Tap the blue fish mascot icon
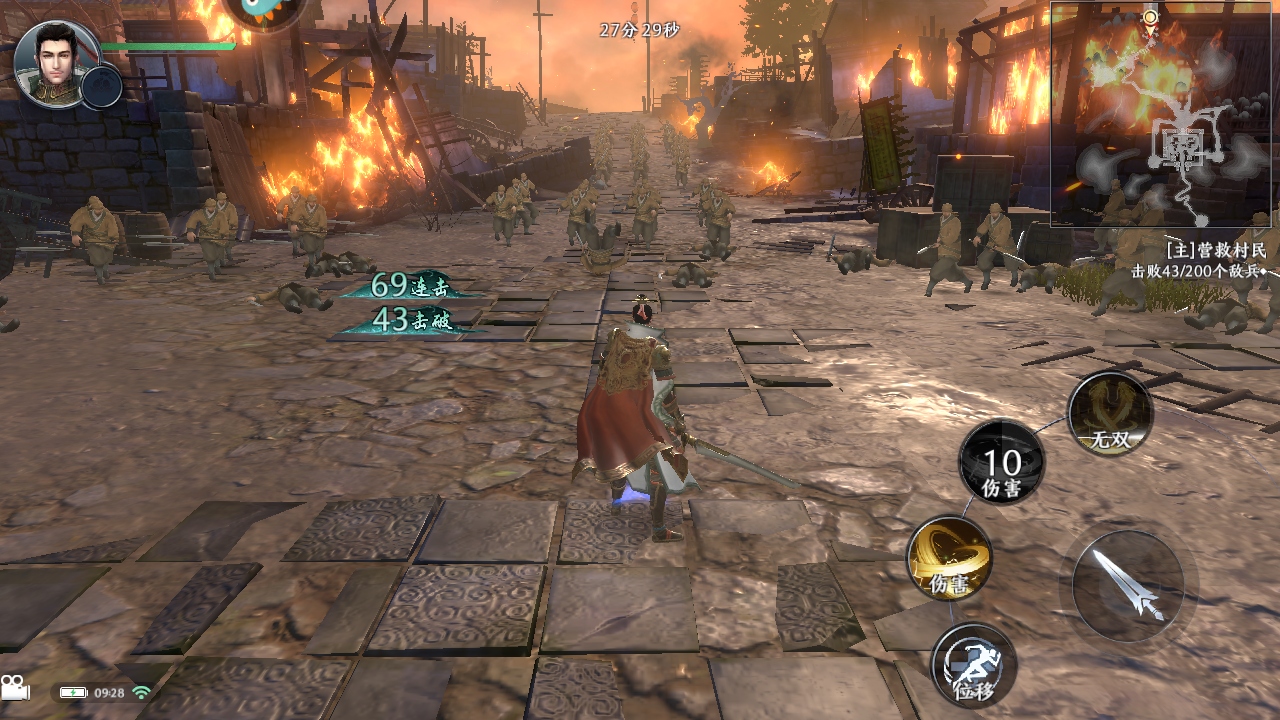The image size is (1280, 720). tap(264, 12)
